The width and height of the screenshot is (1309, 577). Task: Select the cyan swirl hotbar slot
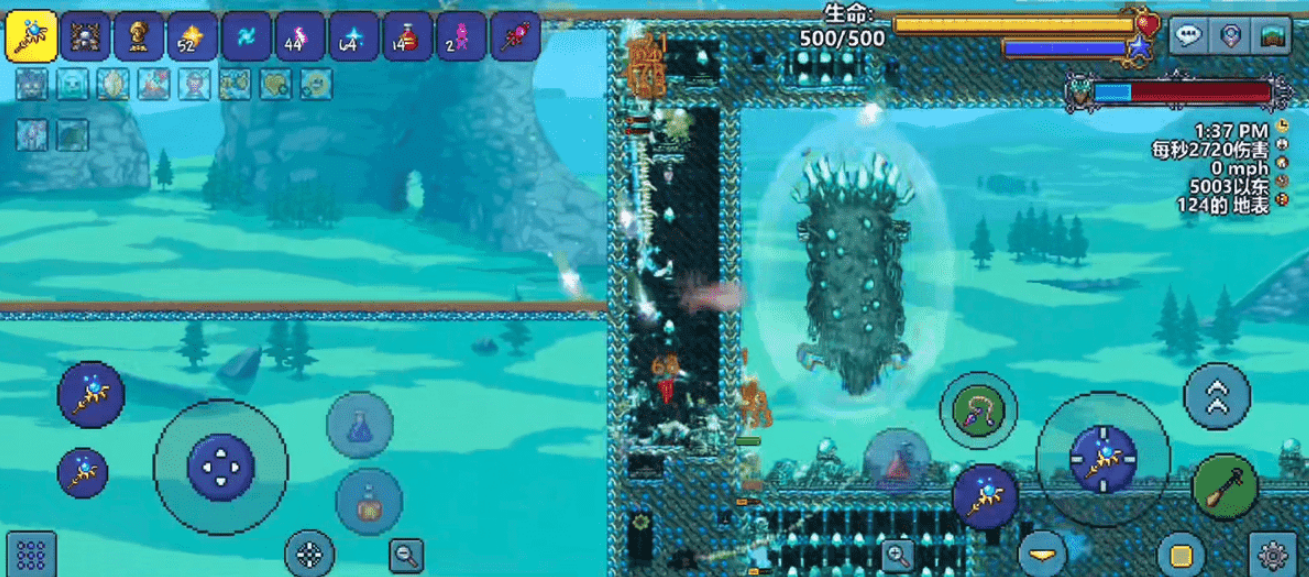(245, 38)
